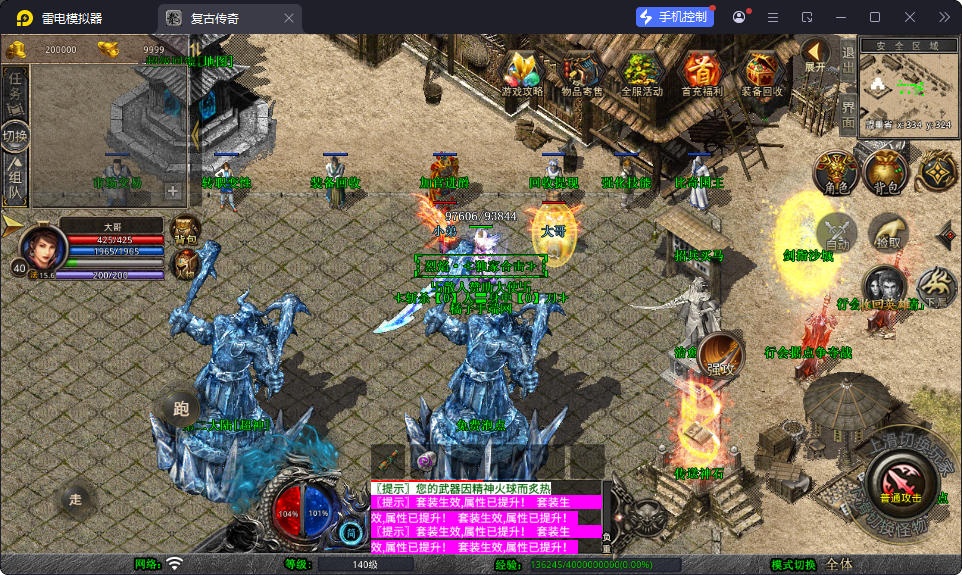
Task: Open the 首充福利 first-recharge bonus
Action: [x=702, y=72]
